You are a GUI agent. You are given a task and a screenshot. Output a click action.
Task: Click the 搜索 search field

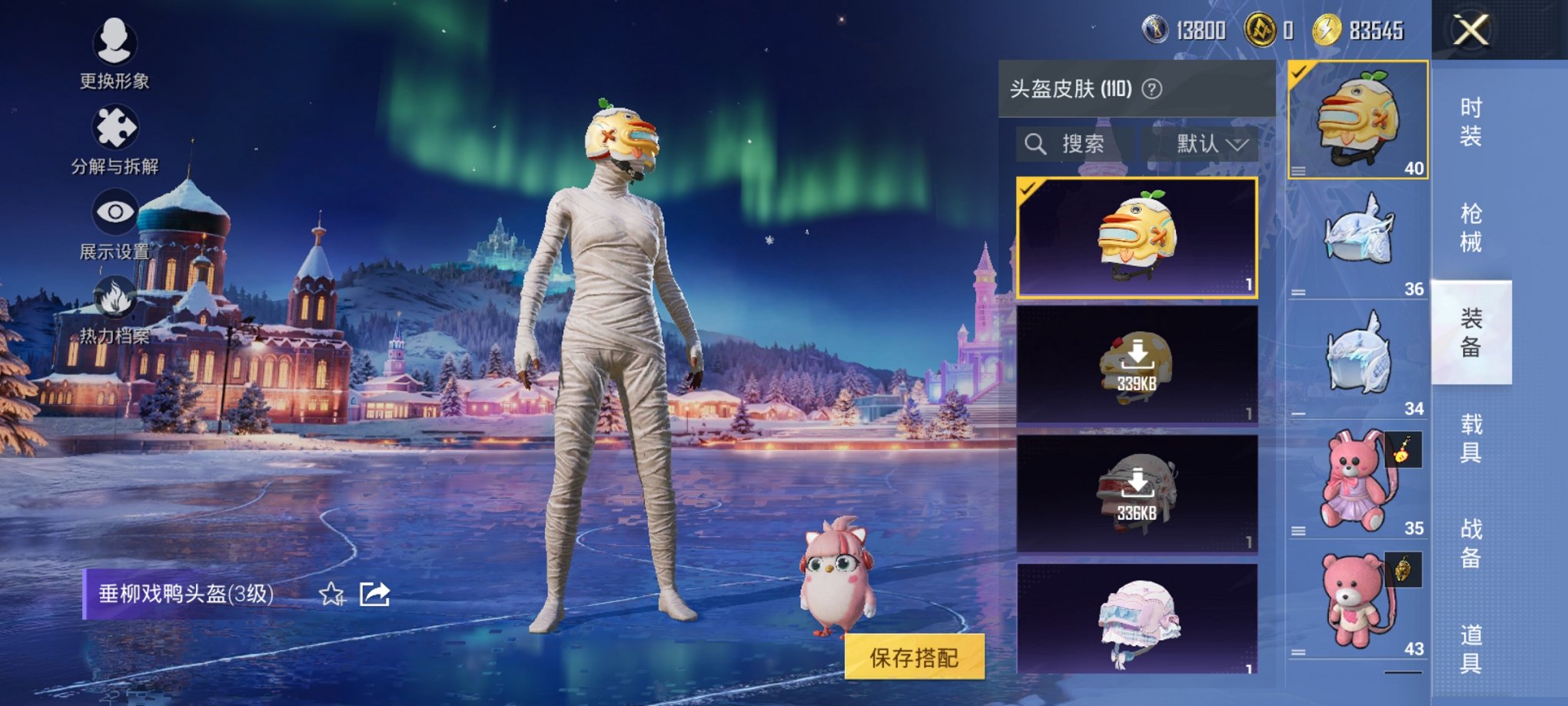point(1075,144)
